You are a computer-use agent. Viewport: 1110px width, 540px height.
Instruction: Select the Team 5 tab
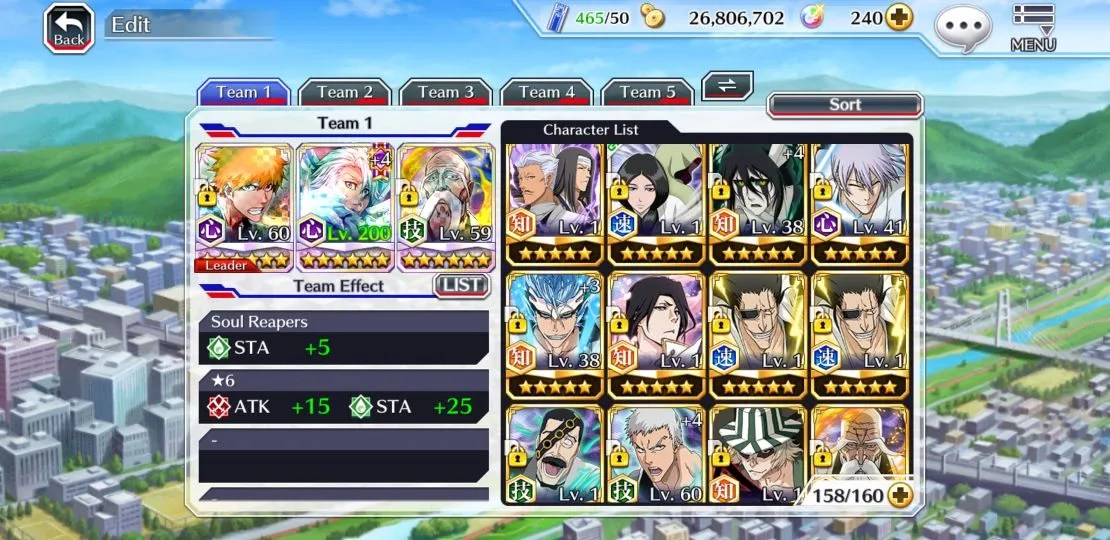[x=648, y=92]
